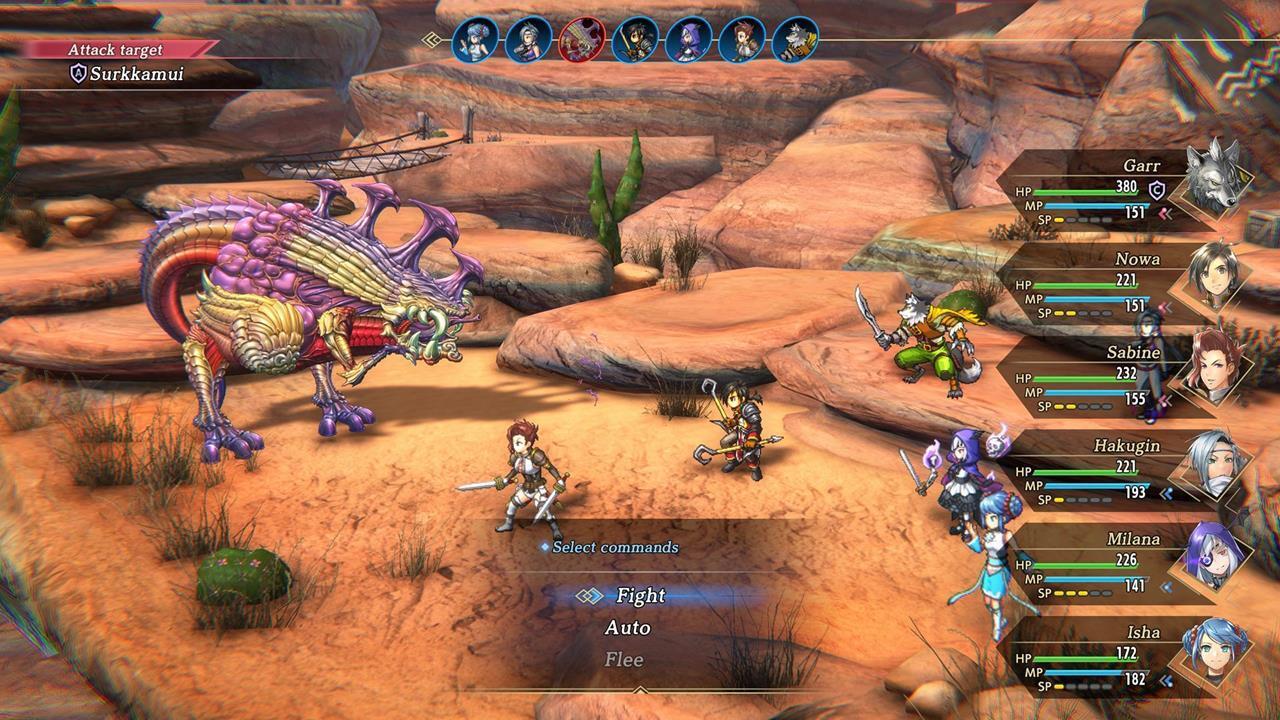Select the Fight command

[640, 596]
